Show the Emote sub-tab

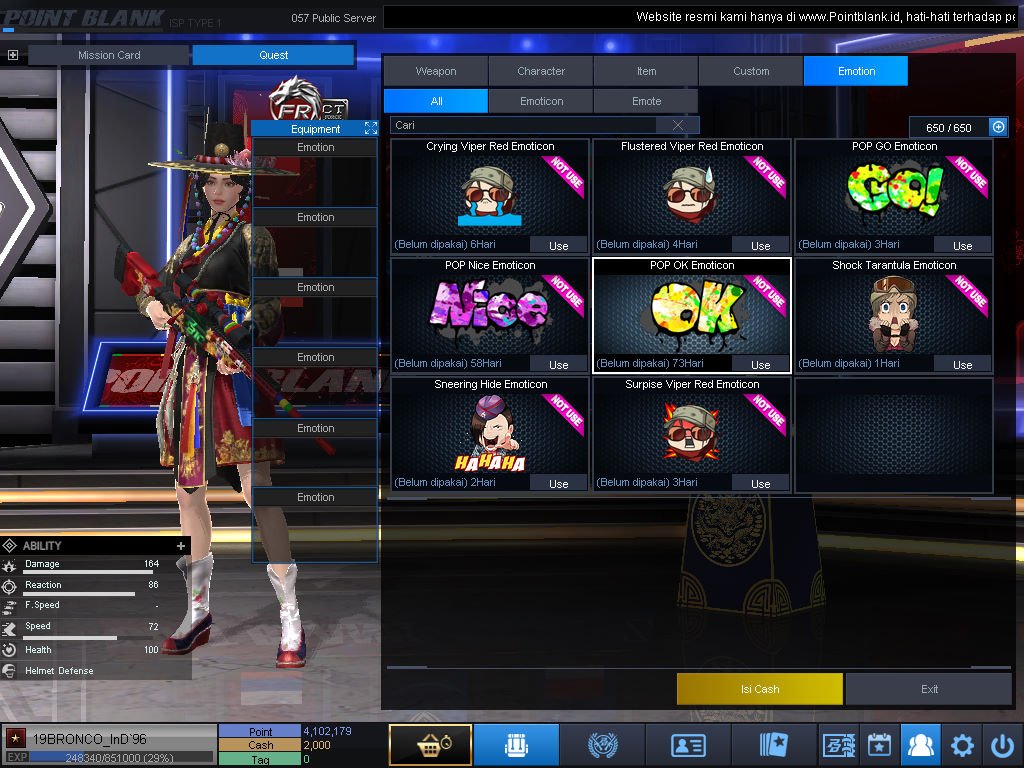coord(646,101)
